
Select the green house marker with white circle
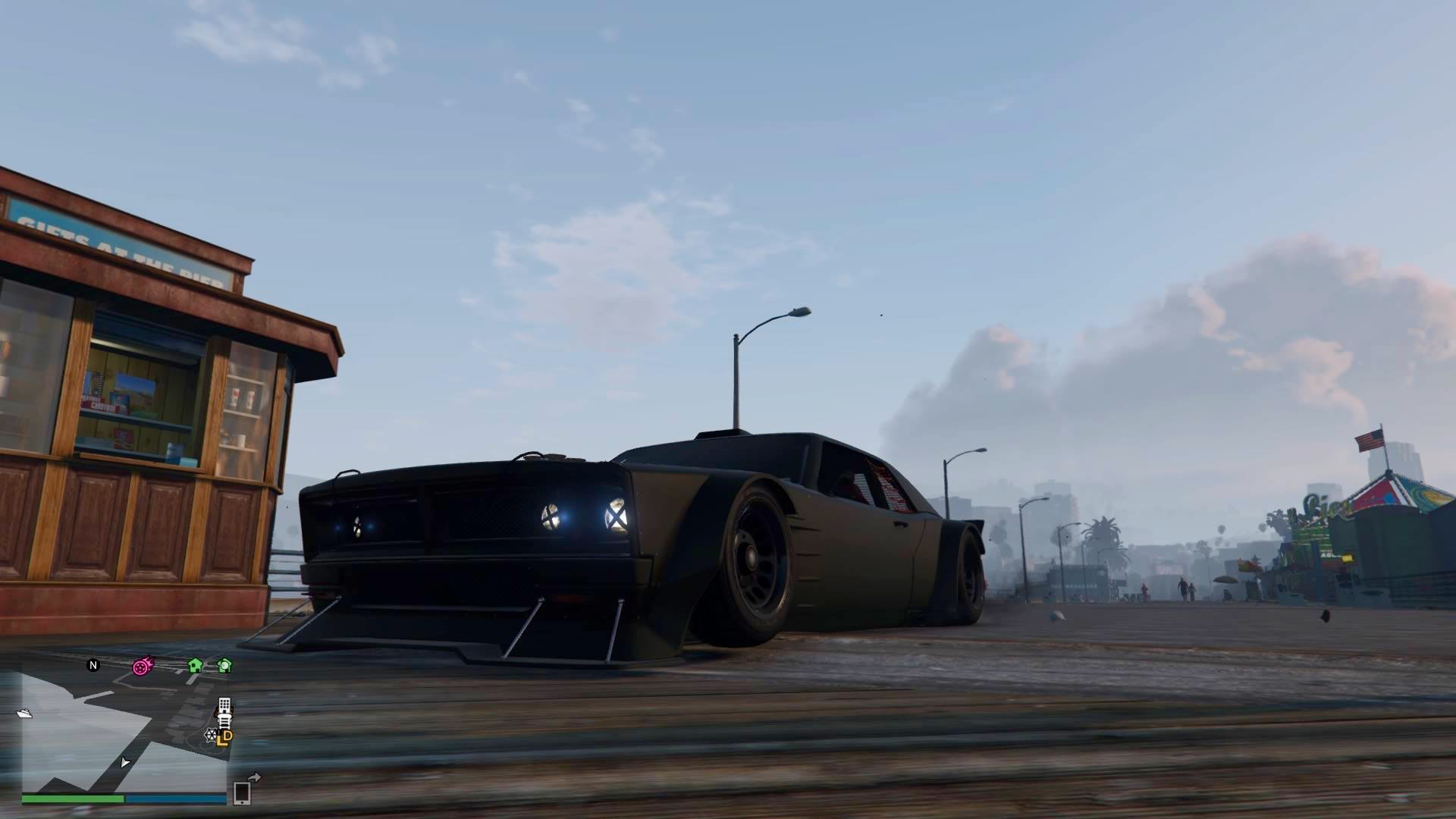[224, 666]
